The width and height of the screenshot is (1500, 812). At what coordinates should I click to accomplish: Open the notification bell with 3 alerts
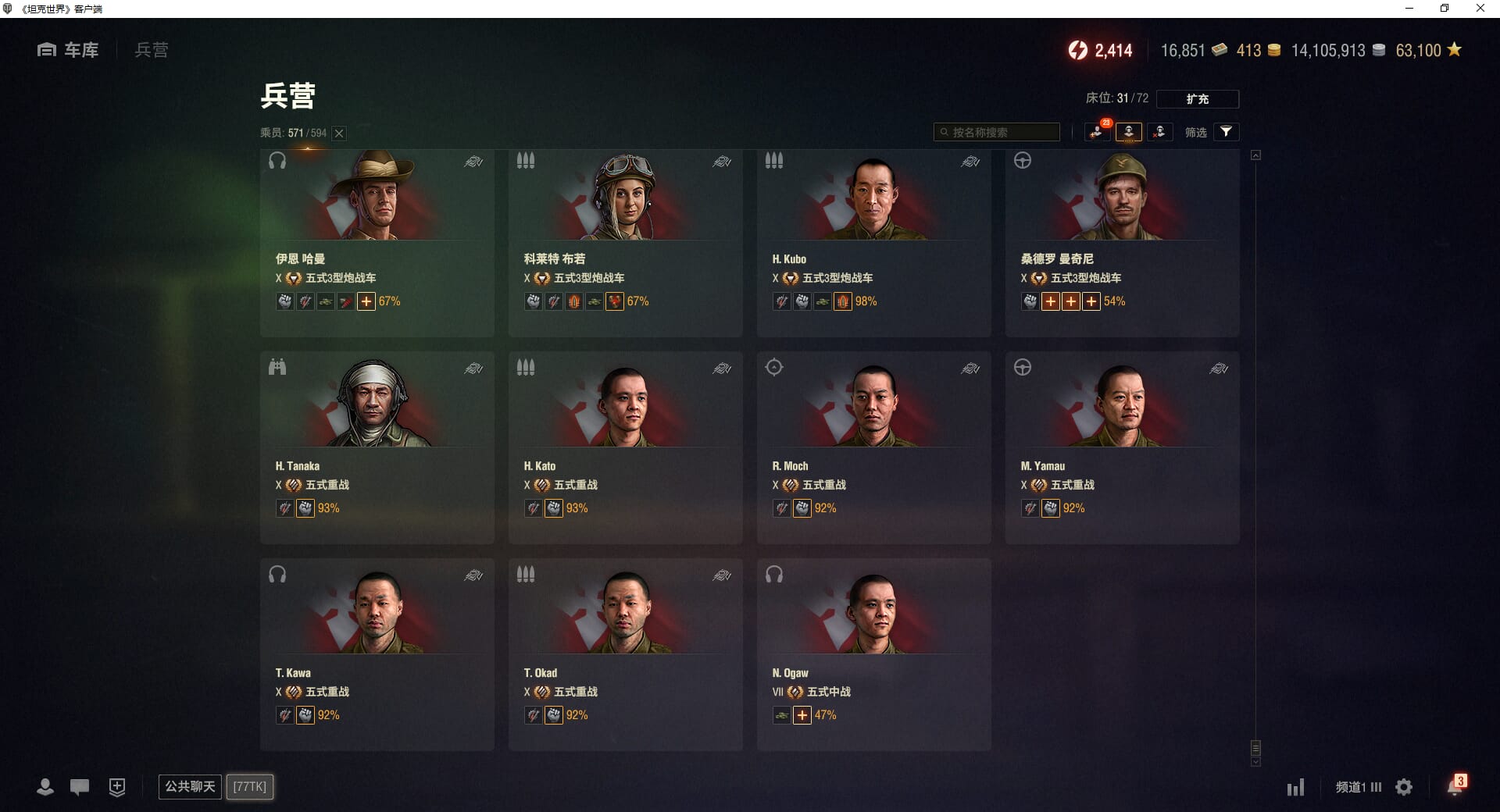(x=1454, y=786)
